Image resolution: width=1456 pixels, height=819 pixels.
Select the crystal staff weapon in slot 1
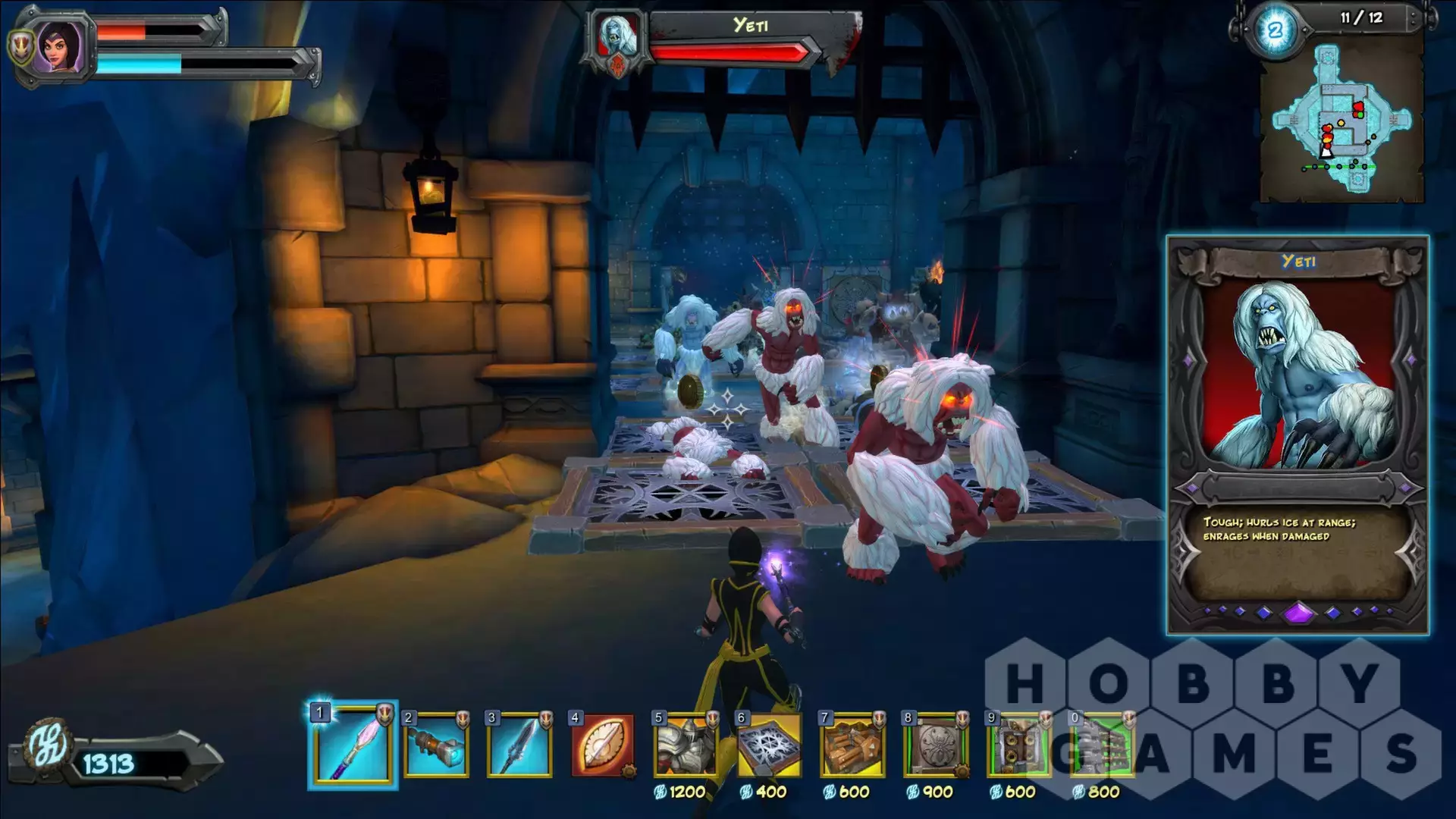[353, 746]
